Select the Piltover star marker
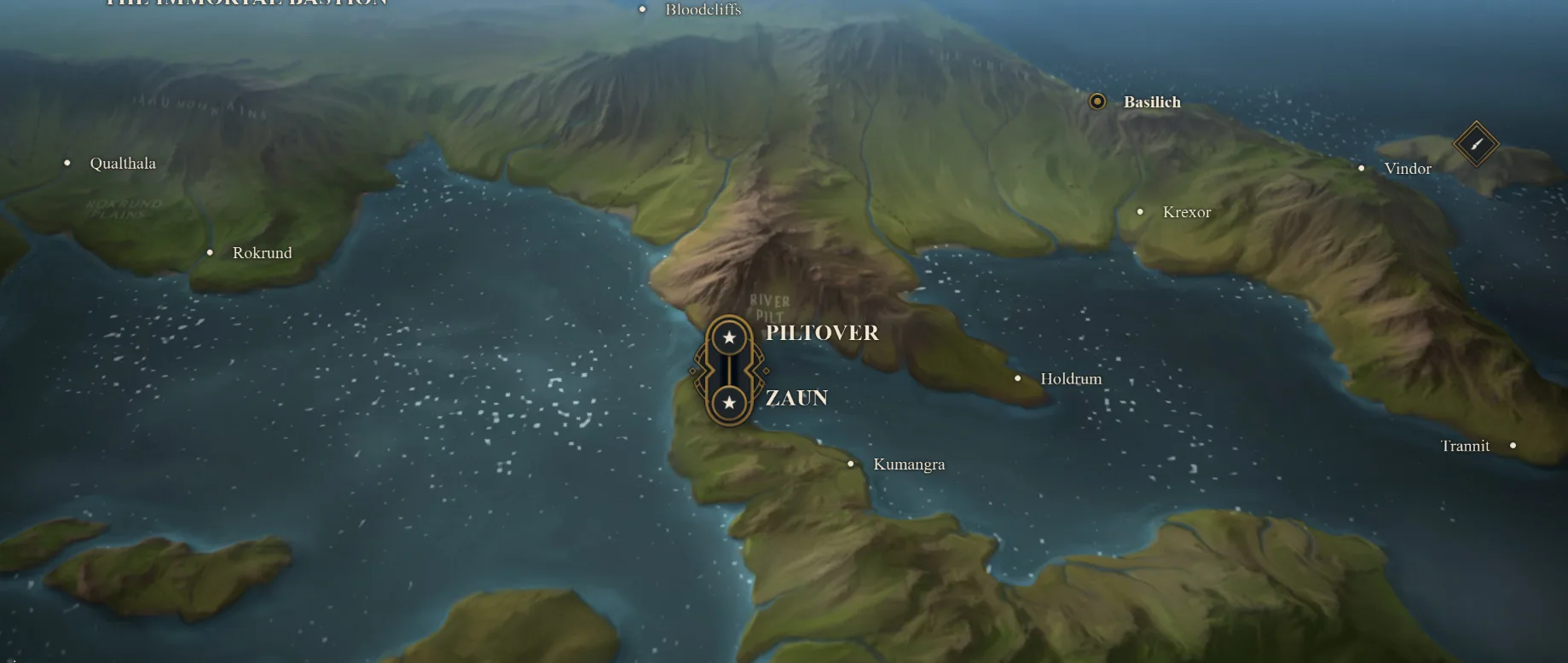The width and height of the screenshot is (1568, 663). (x=729, y=337)
